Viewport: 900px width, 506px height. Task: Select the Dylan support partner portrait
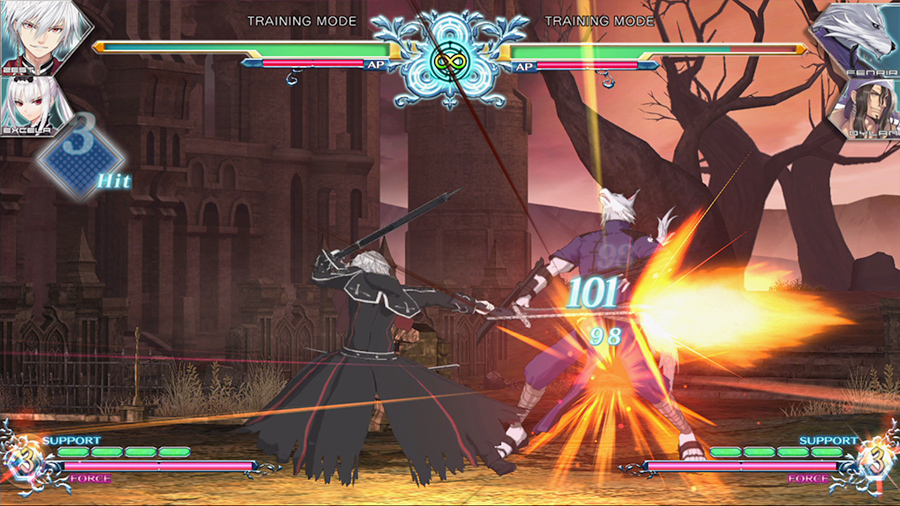[868, 106]
